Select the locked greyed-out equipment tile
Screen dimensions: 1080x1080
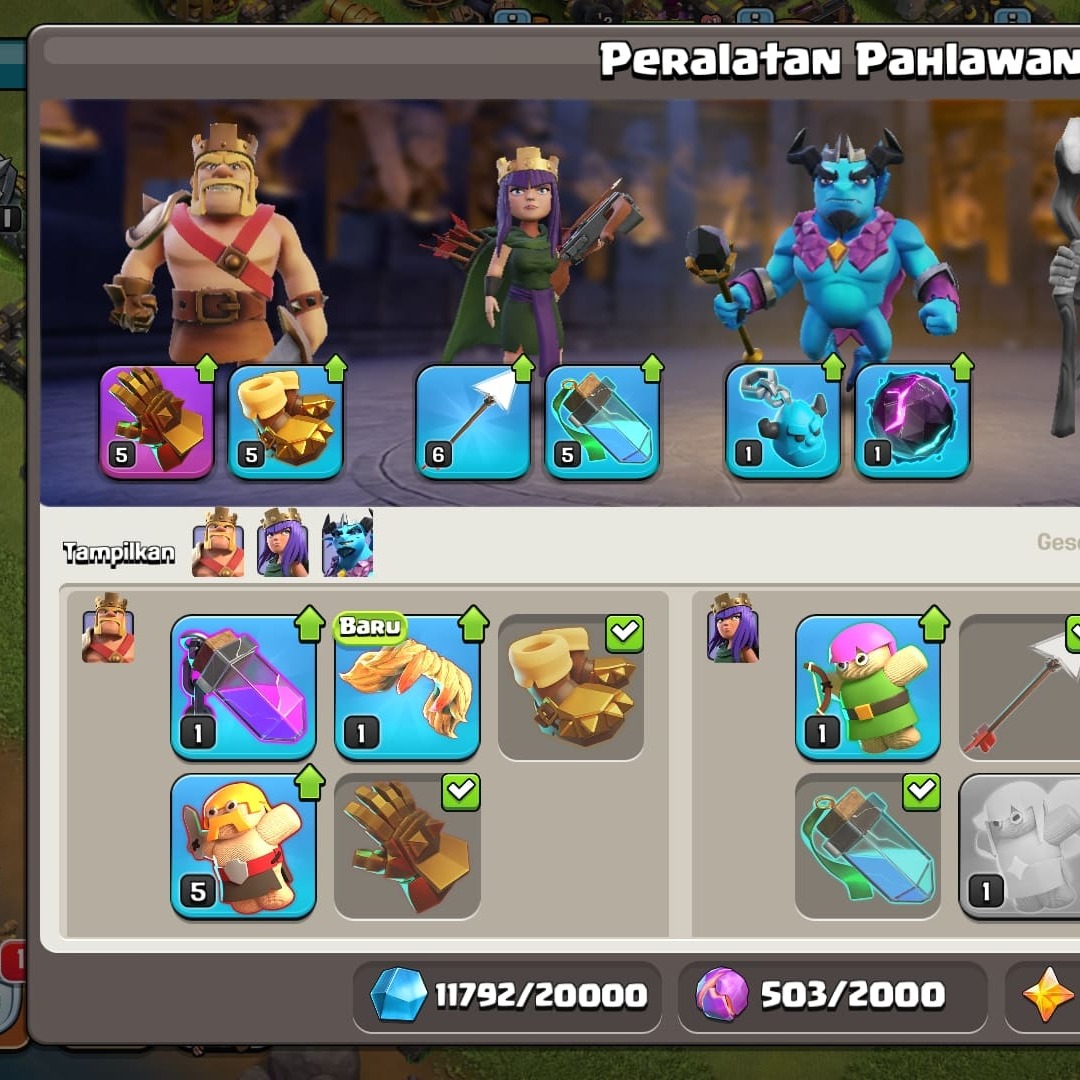[1020, 846]
